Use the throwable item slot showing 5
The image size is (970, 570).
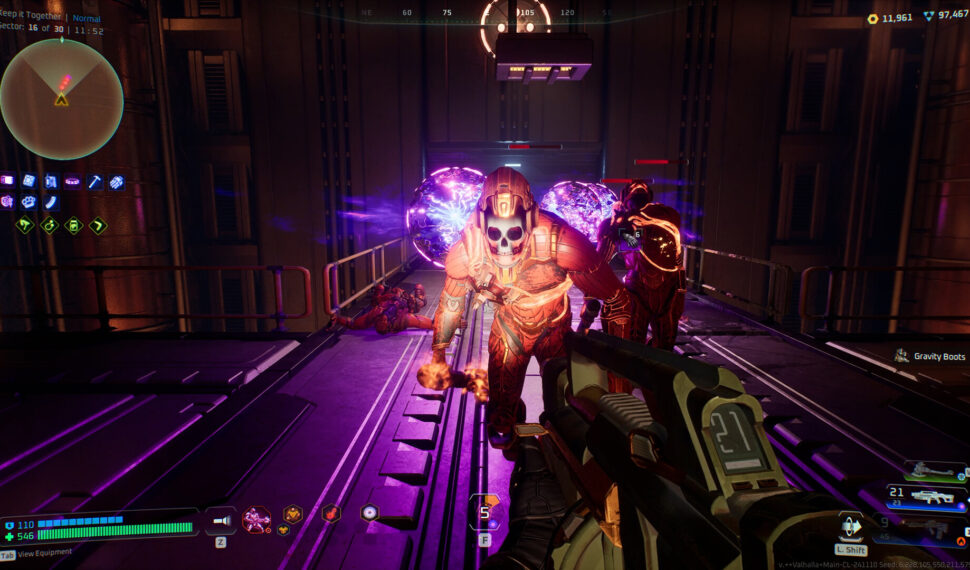(485, 513)
